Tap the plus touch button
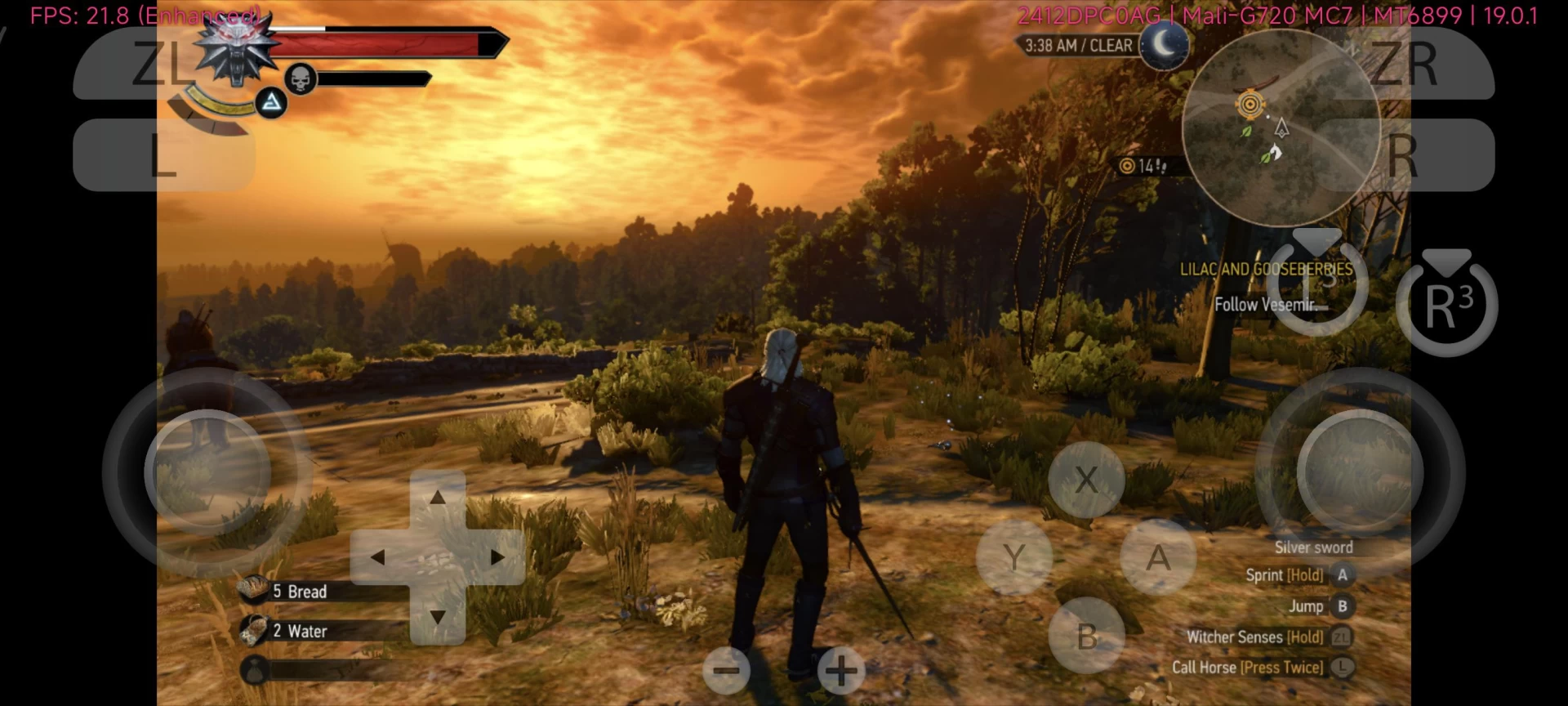The image size is (1568, 706). coord(841,672)
